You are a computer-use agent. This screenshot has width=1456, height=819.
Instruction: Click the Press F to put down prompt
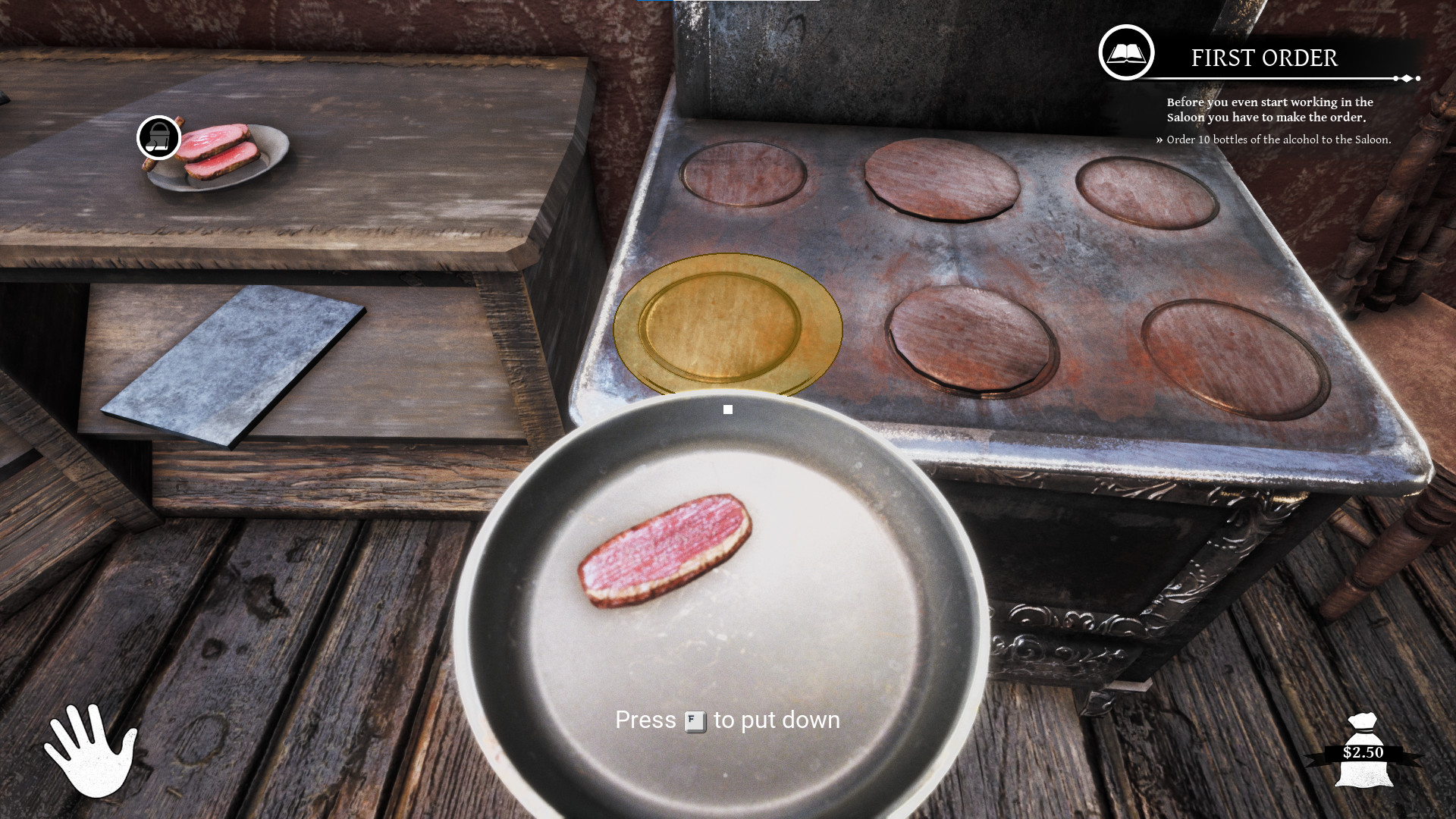pos(726,720)
